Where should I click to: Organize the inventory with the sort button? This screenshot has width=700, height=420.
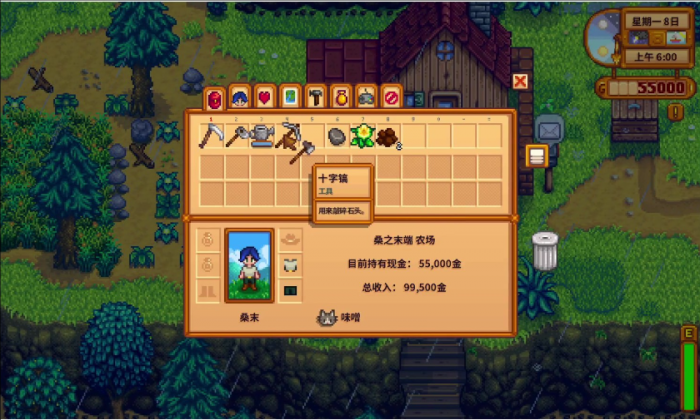tap(536, 155)
